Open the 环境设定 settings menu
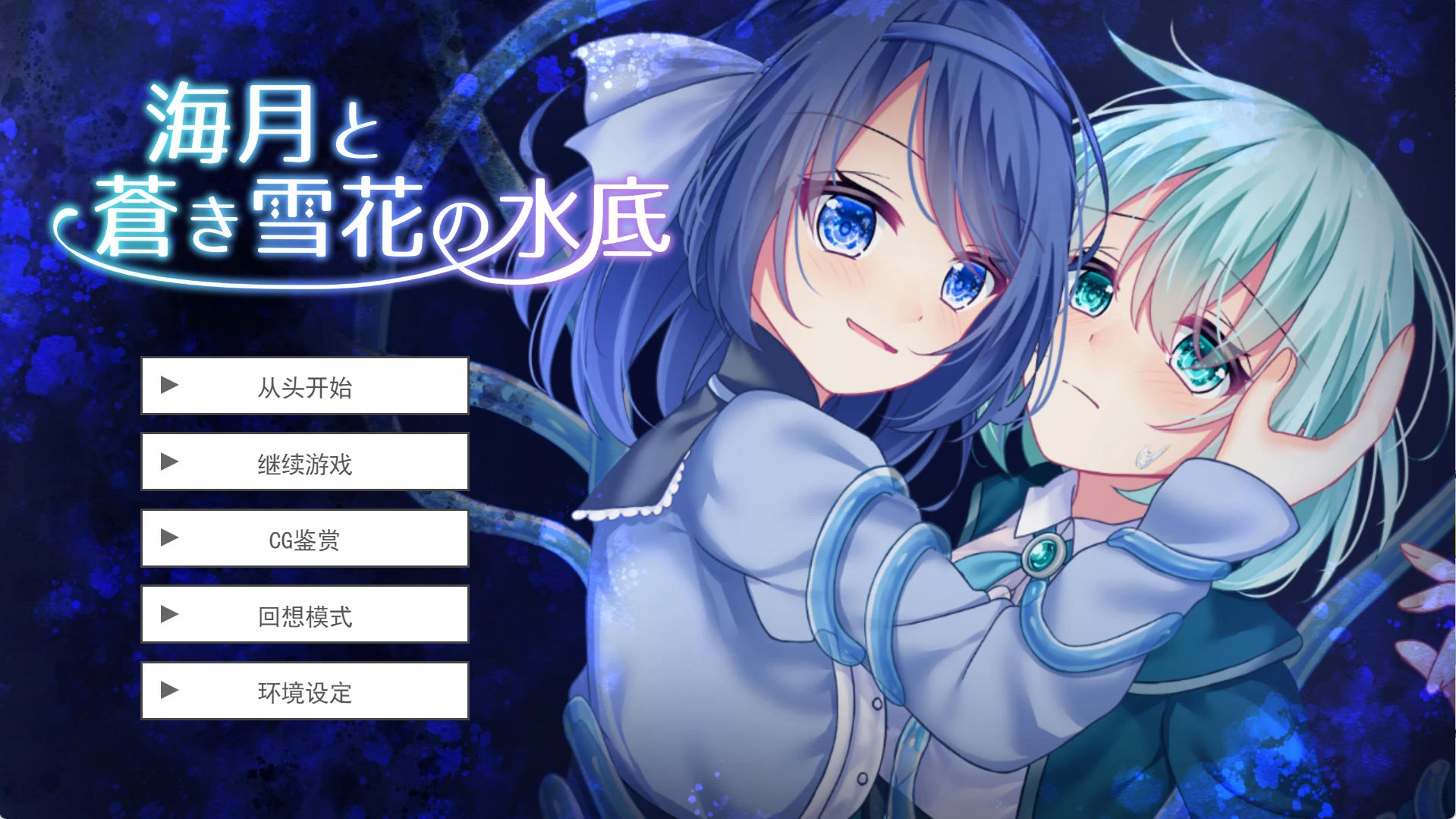 tap(305, 691)
